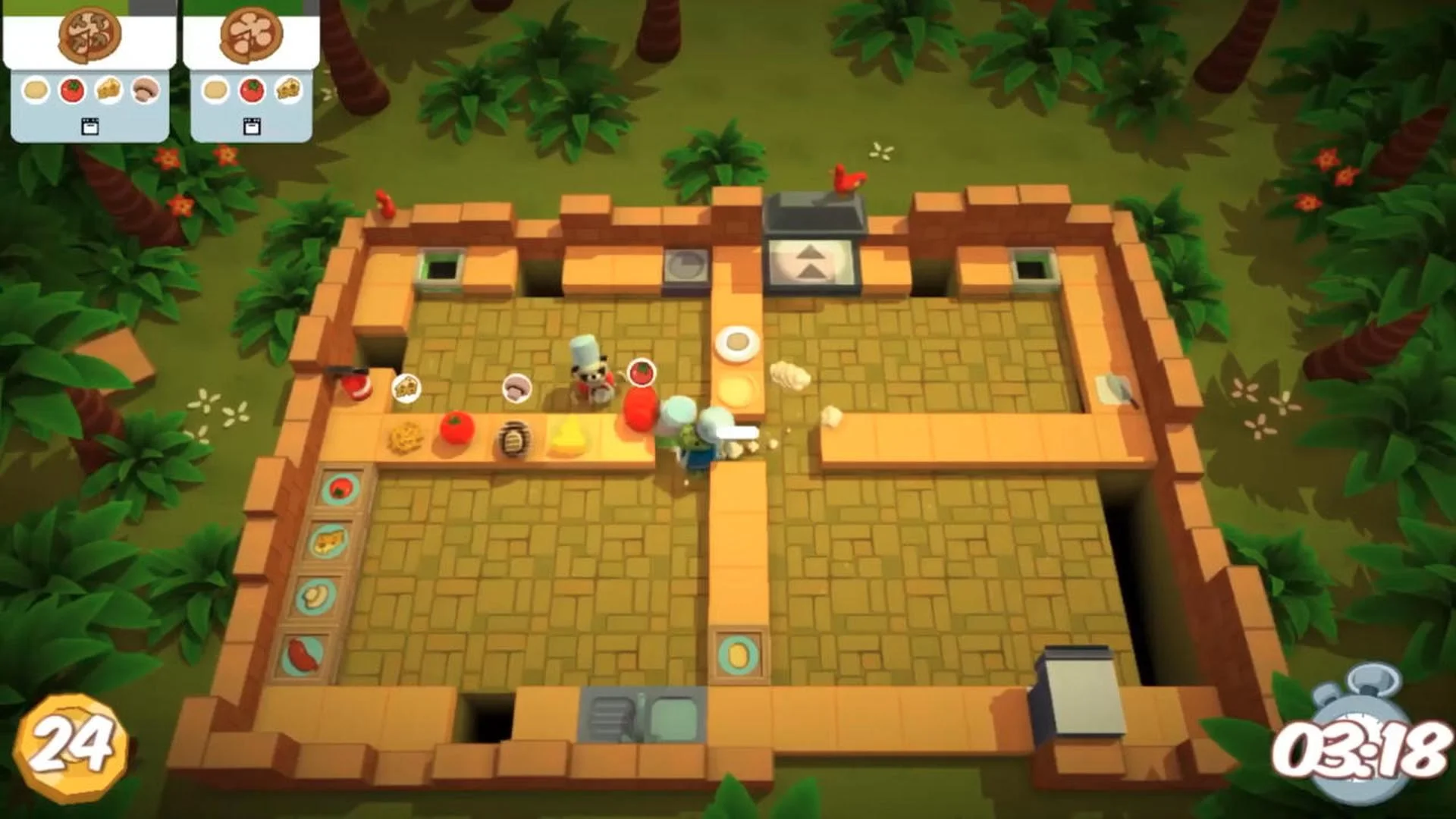This screenshot has width=1456, height=819.
Task: Select the oven icon under the mushroom pizza order
Action: coord(90,127)
